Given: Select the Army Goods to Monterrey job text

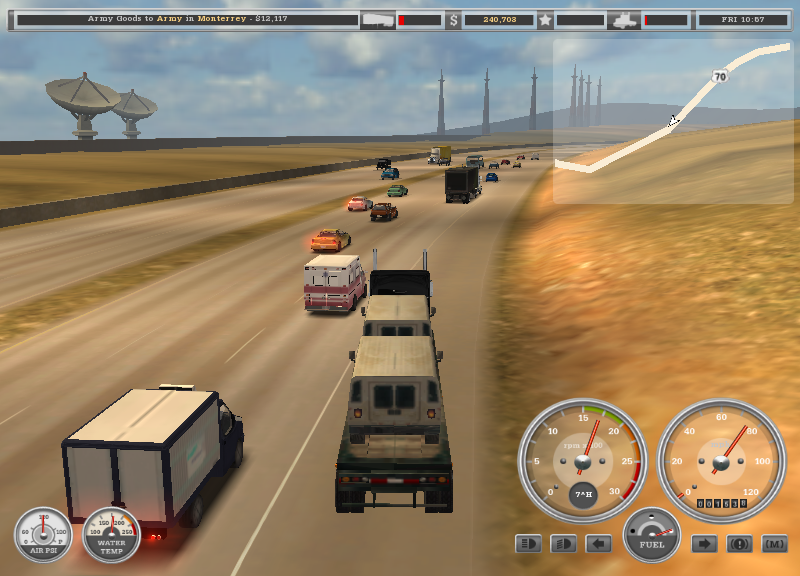Looking at the screenshot, I should click(187, 19).
